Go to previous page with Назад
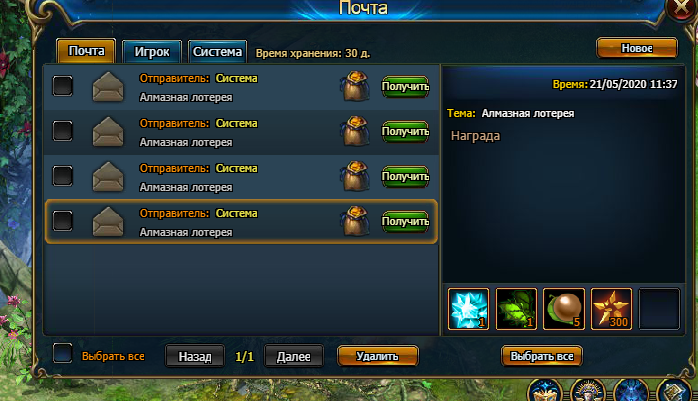 [x=195, y=356]
